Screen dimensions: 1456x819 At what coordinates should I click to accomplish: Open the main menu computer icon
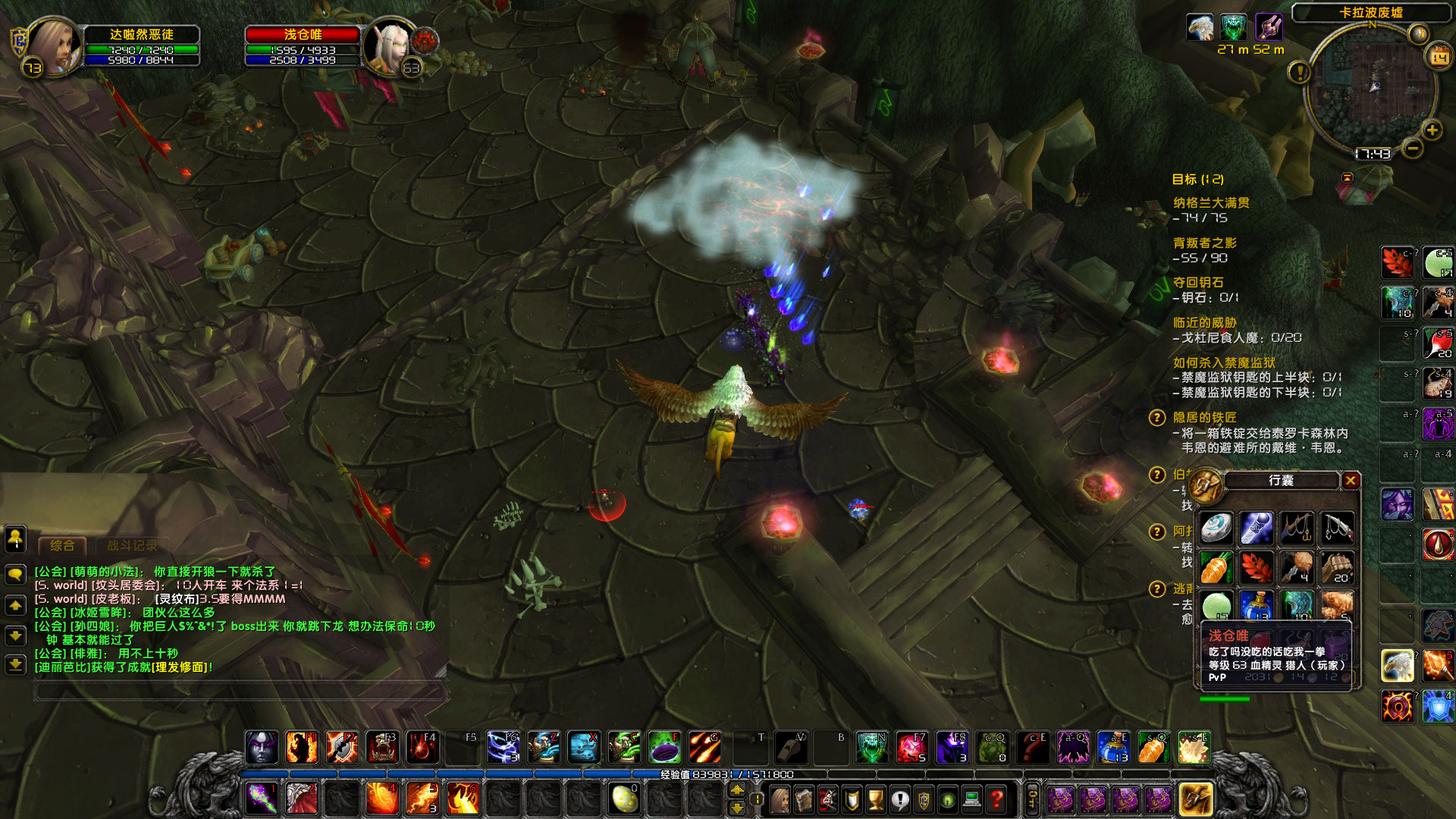point(972,799)
